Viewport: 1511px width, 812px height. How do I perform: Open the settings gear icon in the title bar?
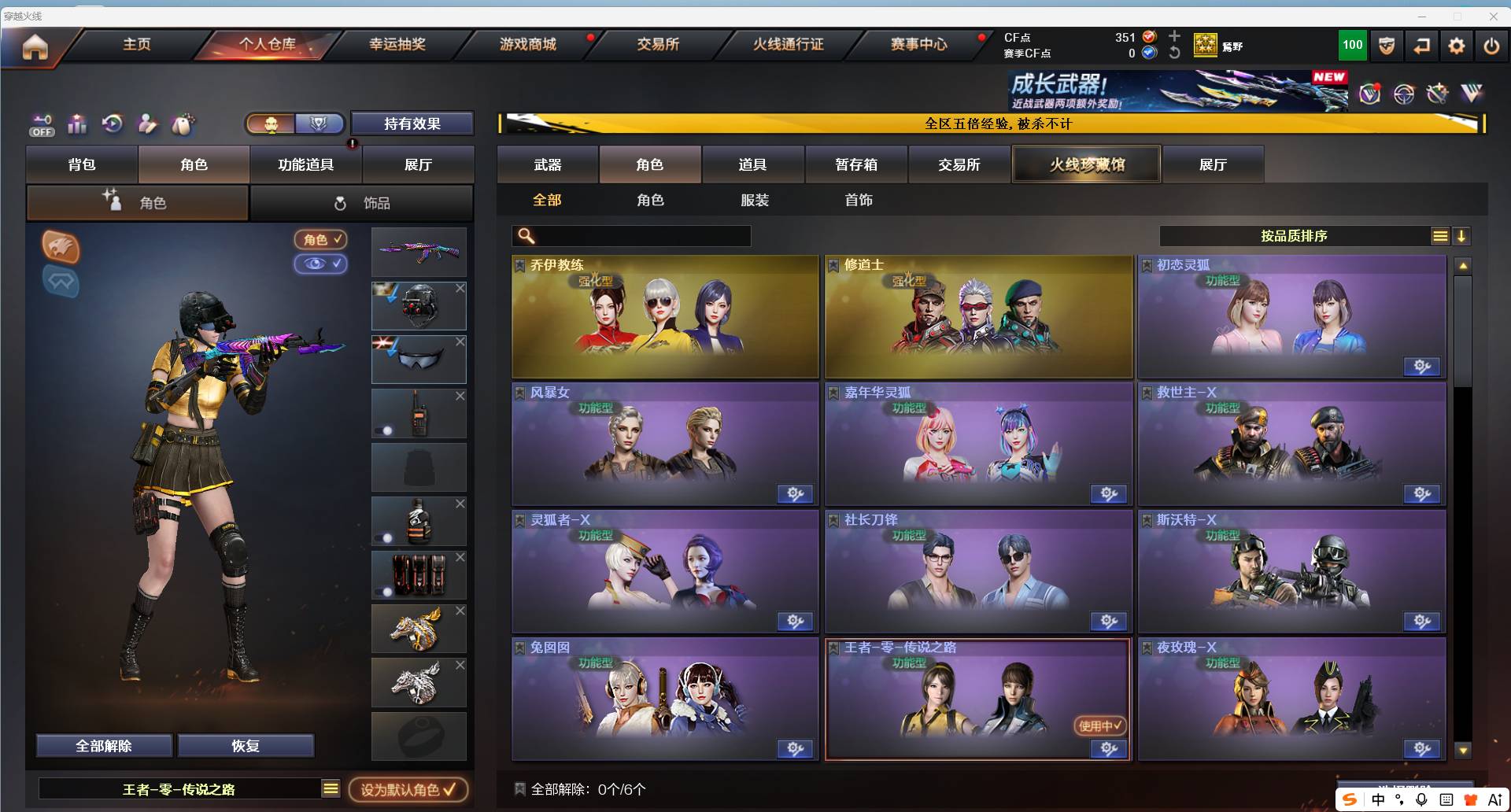(x=1456, y=45)
